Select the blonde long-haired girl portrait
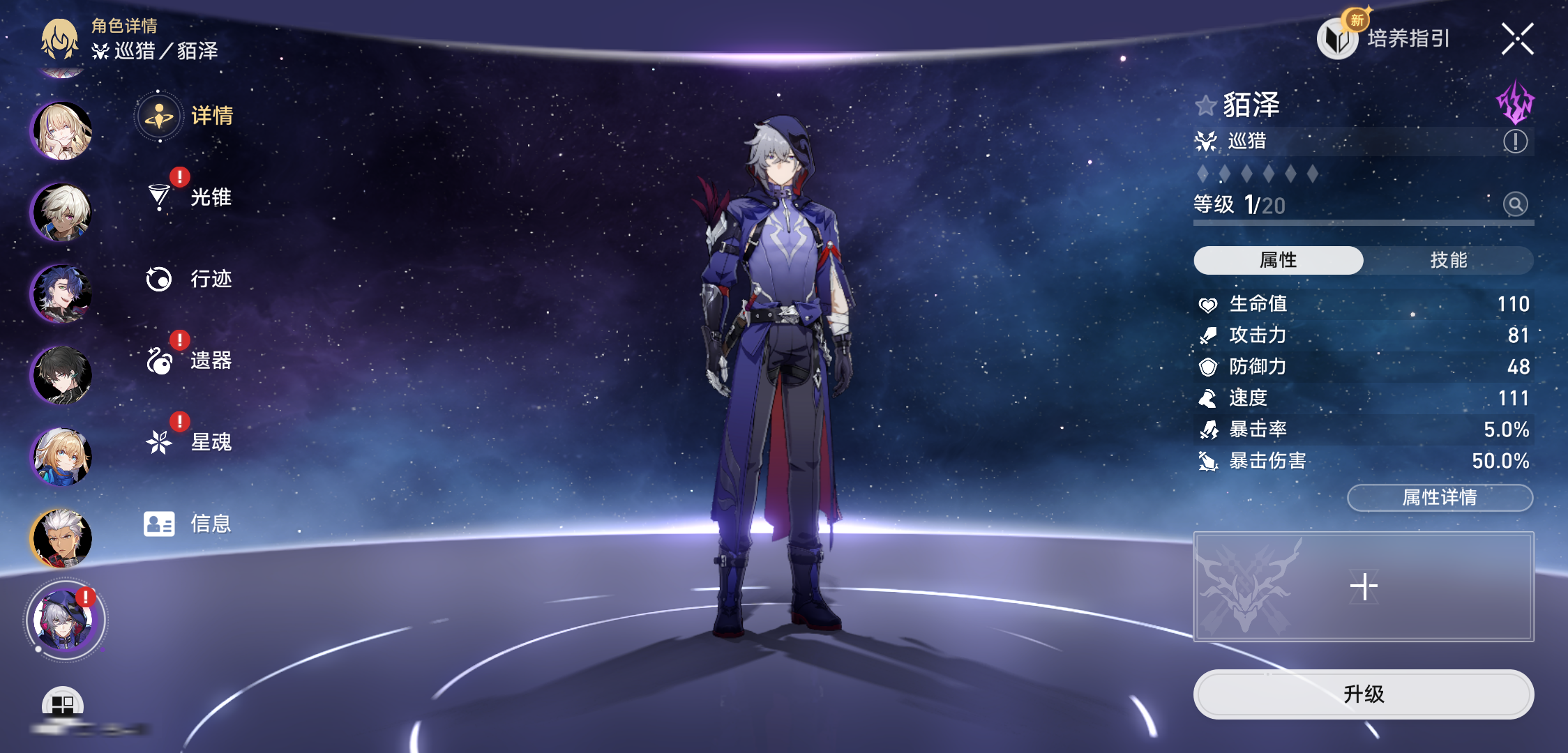 [x=62, y=130]
